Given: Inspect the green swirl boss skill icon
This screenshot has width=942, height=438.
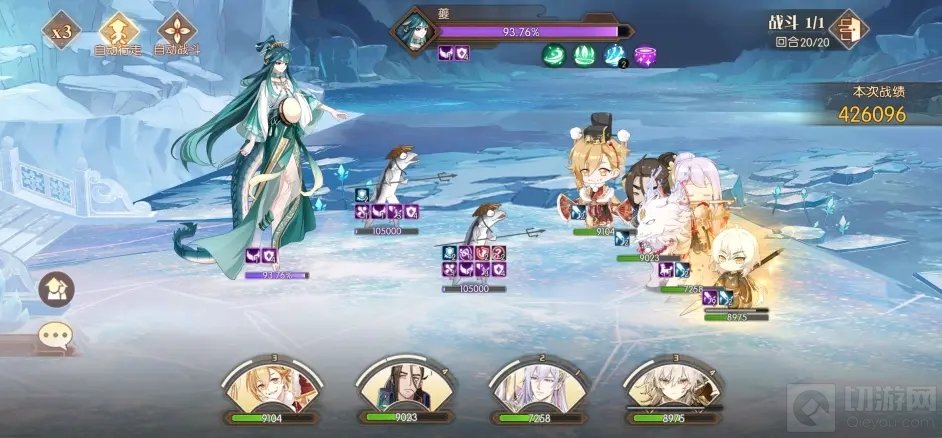Looking at the screenshot, I should [x=554, y=55].
